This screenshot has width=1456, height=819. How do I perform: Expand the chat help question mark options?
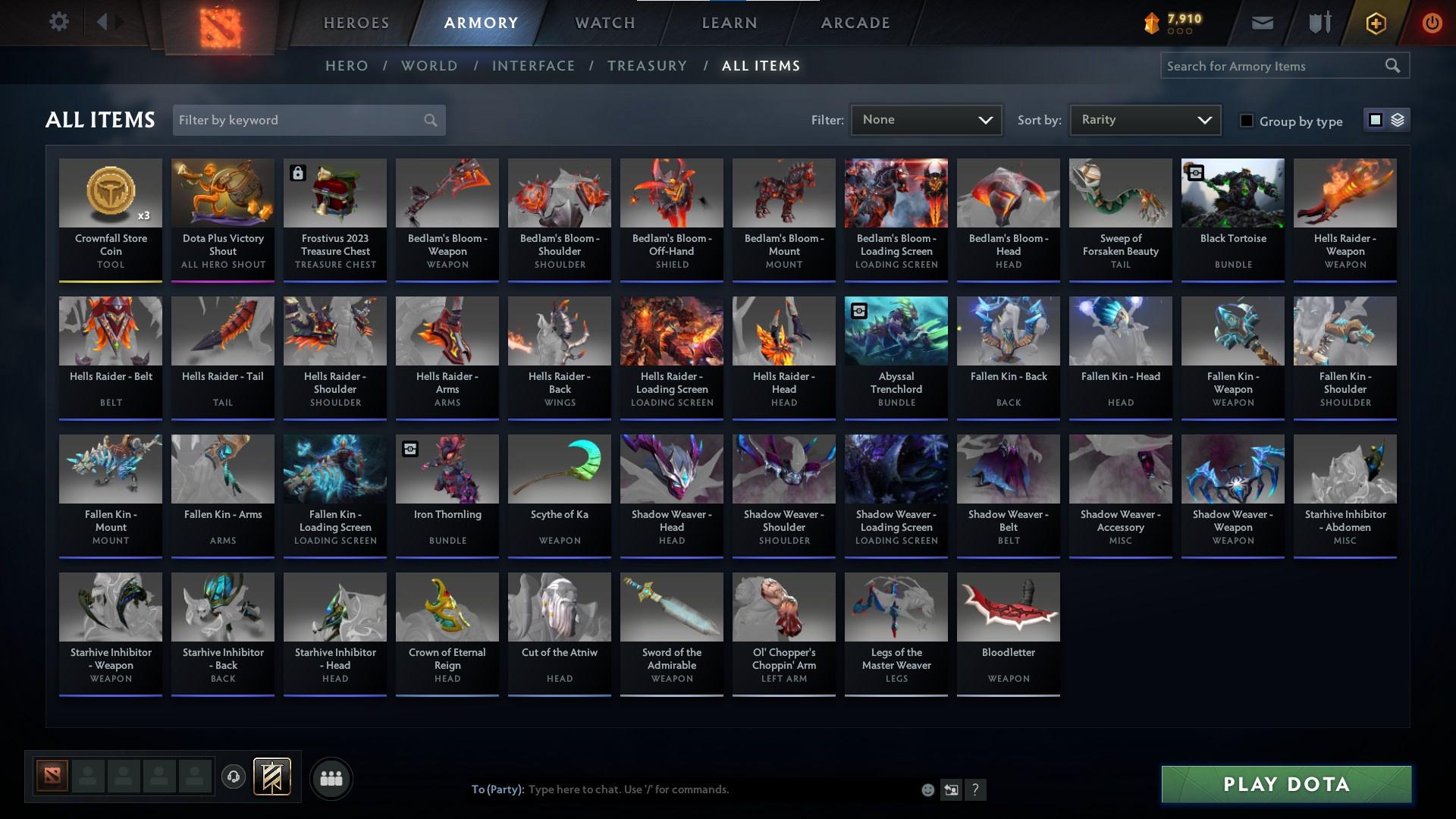click(975, 789)
